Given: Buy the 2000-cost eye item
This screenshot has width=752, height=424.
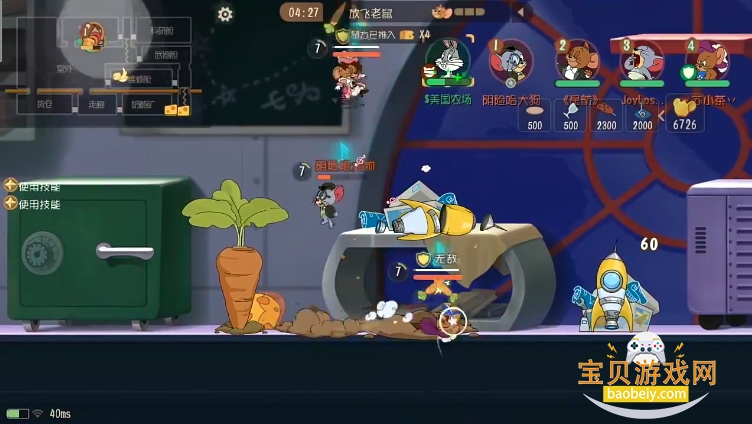Looking at the screenshot, I should pyautogui.click(x=641, y=114).
